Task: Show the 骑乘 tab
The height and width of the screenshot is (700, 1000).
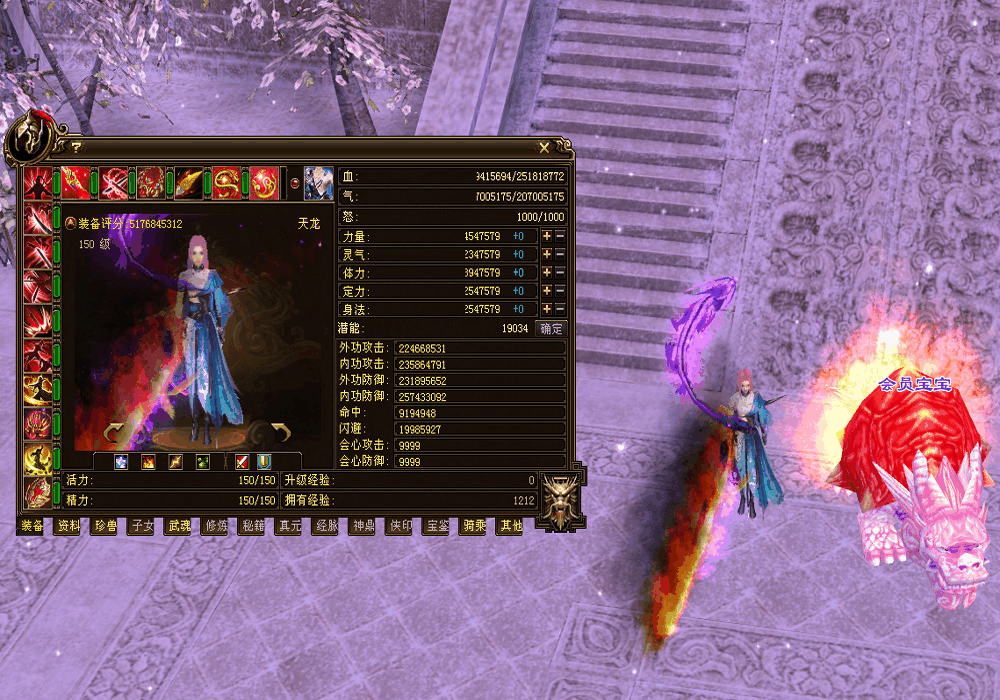Action: [473, 526]
